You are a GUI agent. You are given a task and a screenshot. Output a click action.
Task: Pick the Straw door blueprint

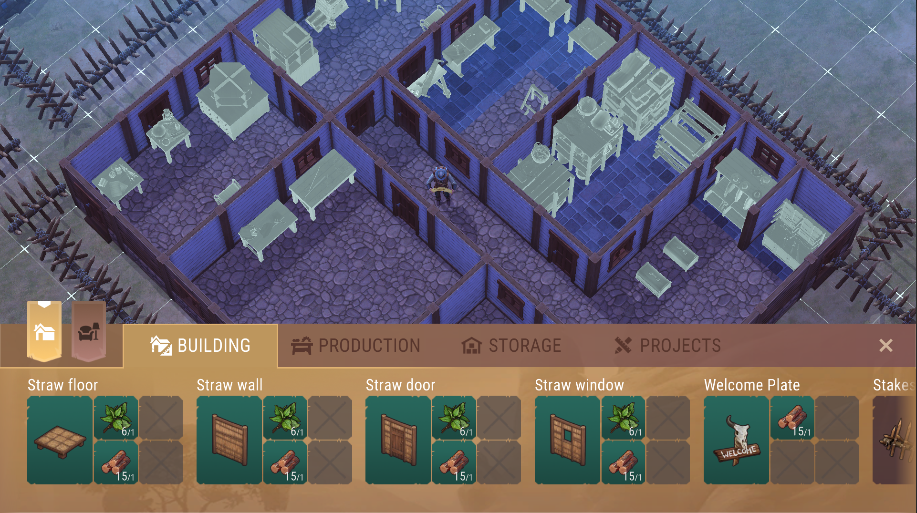click(x=398, y=440)
